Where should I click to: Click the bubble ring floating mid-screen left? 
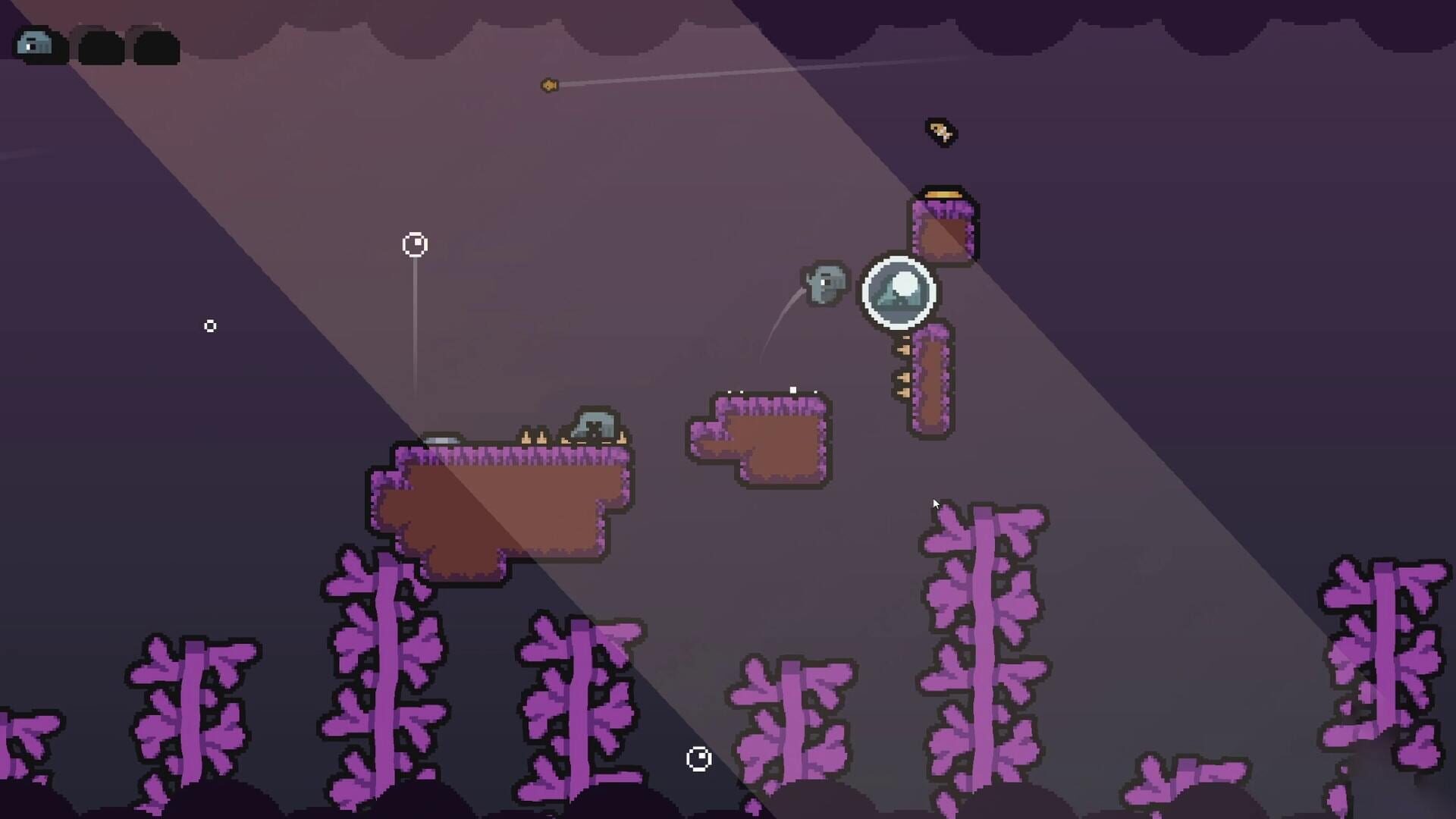pos(414,245)
